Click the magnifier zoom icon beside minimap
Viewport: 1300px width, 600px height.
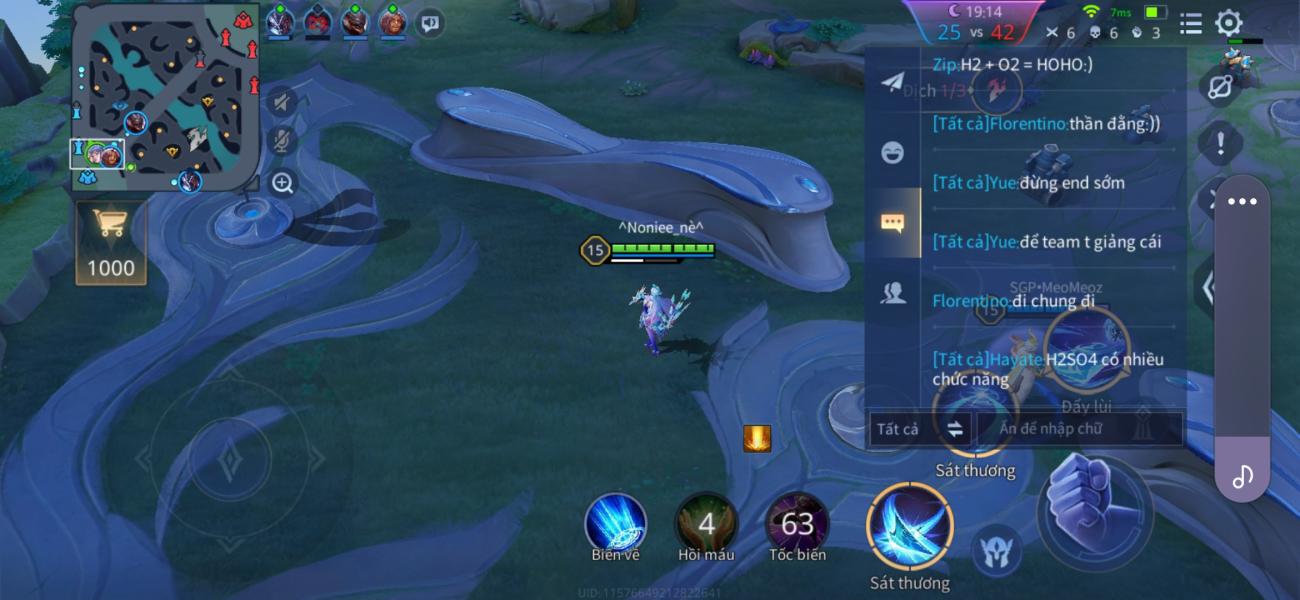point(283,183)
